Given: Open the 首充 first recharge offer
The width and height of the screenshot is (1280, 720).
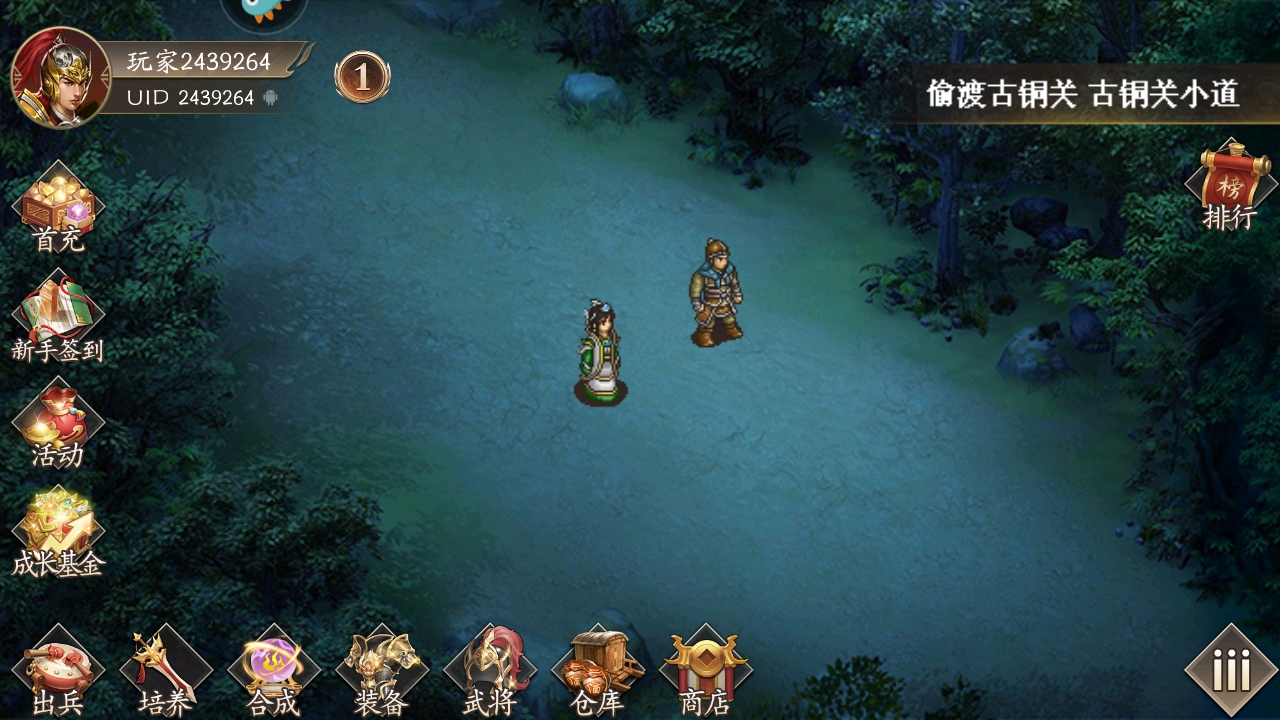Looking at the screenshot, I should [58, 208].
